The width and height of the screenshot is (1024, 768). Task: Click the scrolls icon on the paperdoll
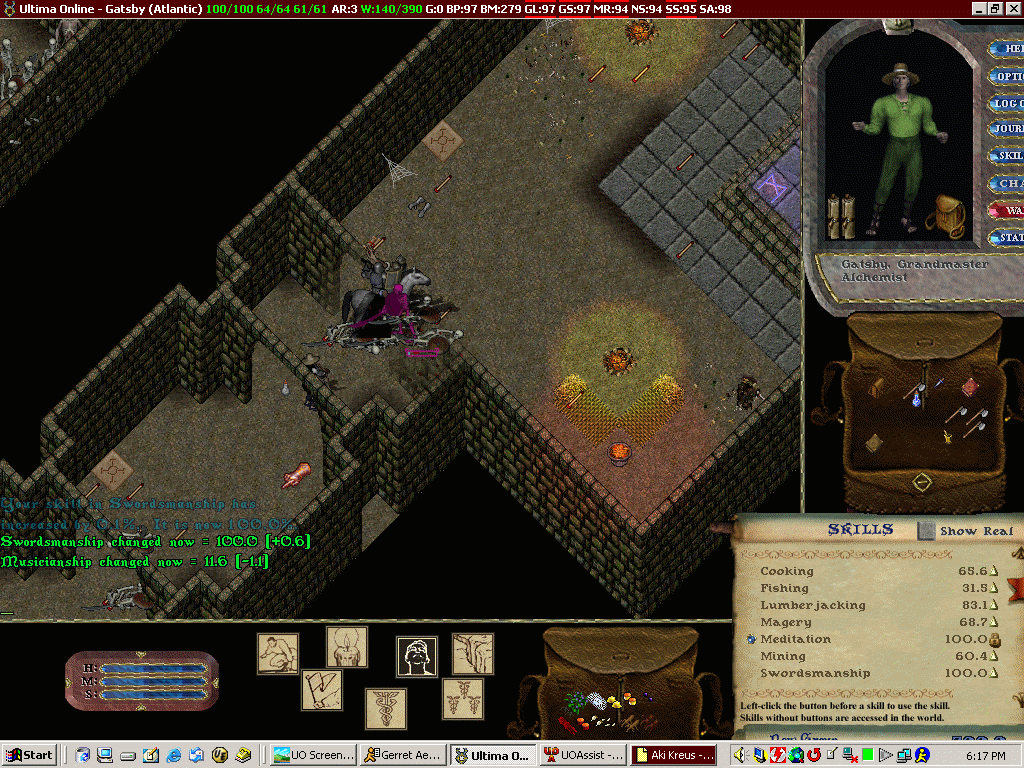coord(841,215)
